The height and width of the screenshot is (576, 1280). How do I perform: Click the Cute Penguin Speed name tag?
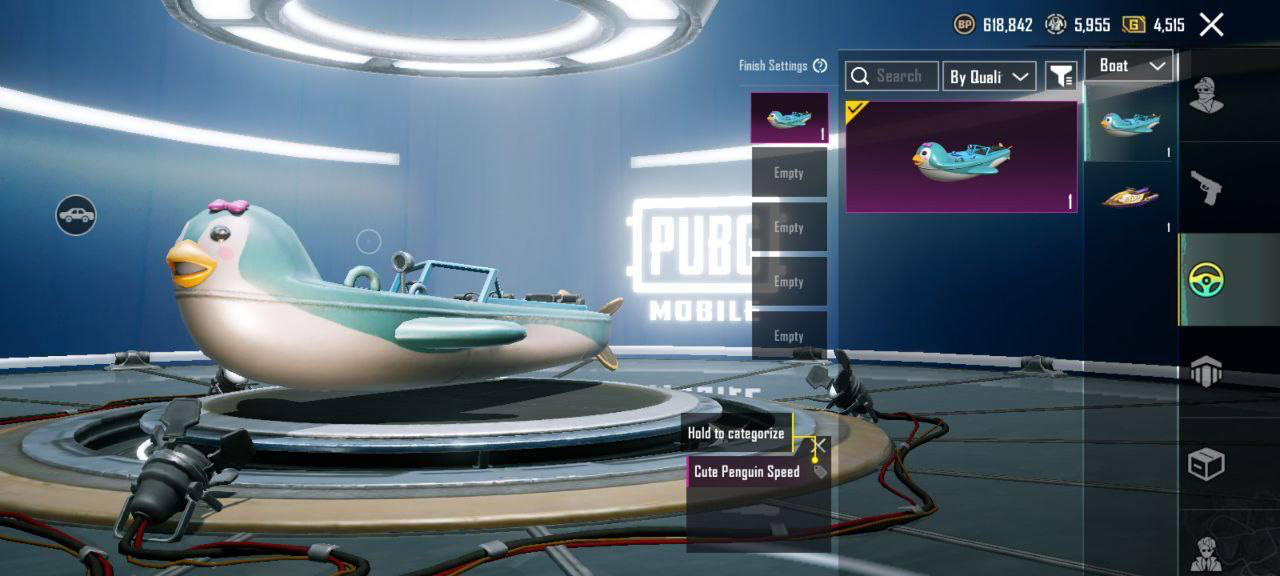tap(747, 471)
